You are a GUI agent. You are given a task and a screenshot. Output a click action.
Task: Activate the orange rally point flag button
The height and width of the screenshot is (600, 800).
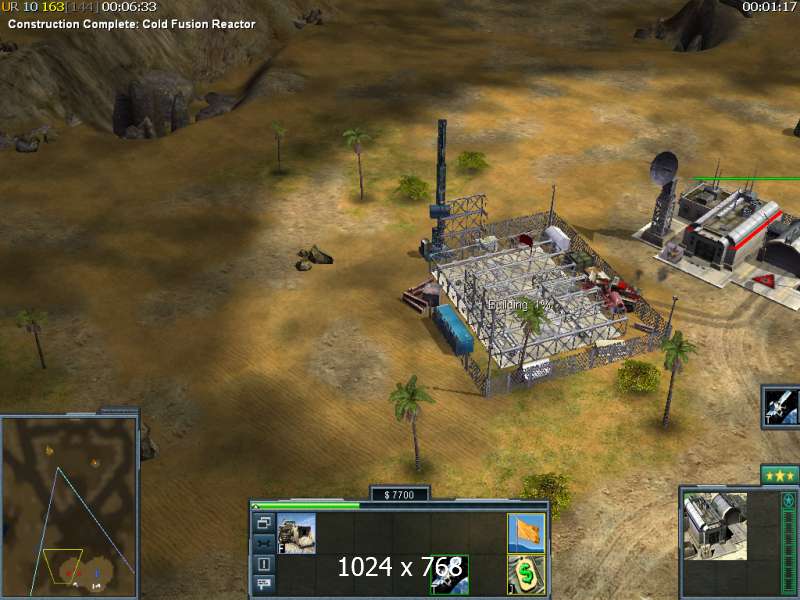(x=526, y=532)
